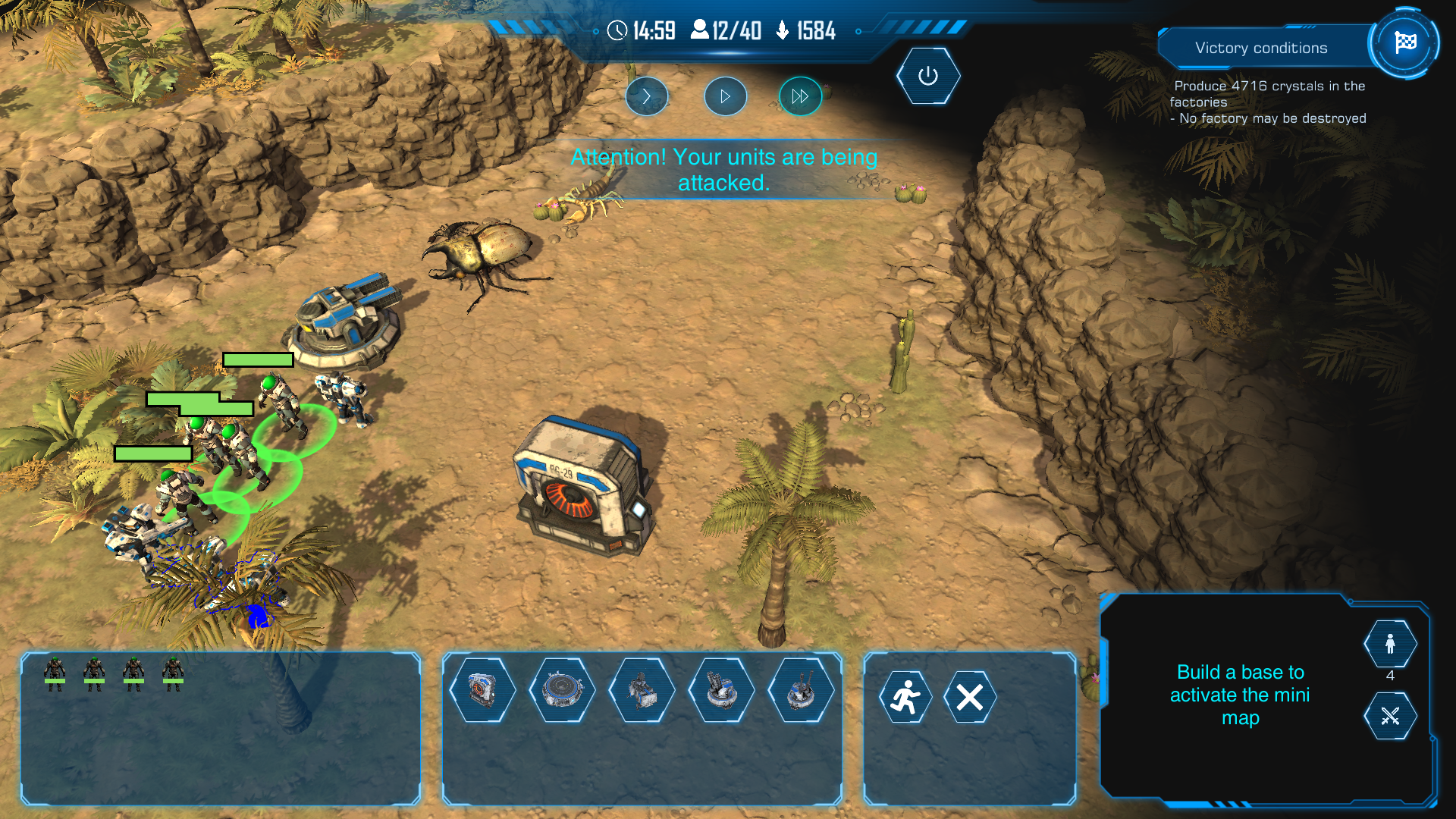Select the last soldier portrait in squad panel
The height and width of the screenshot is (819, 1456).
pyautogui.click(x=173, y=670)
